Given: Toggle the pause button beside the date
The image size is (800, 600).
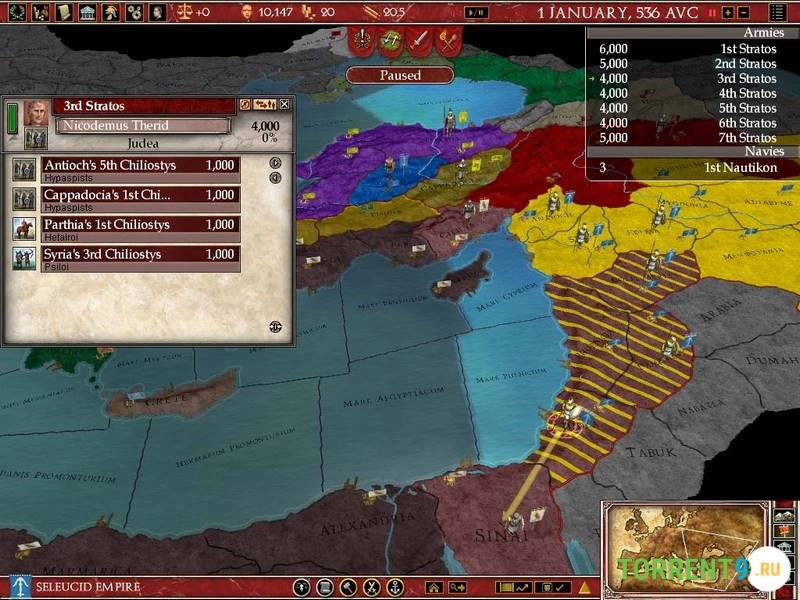Looking at the screenshot, I should (x=713, y=13).
